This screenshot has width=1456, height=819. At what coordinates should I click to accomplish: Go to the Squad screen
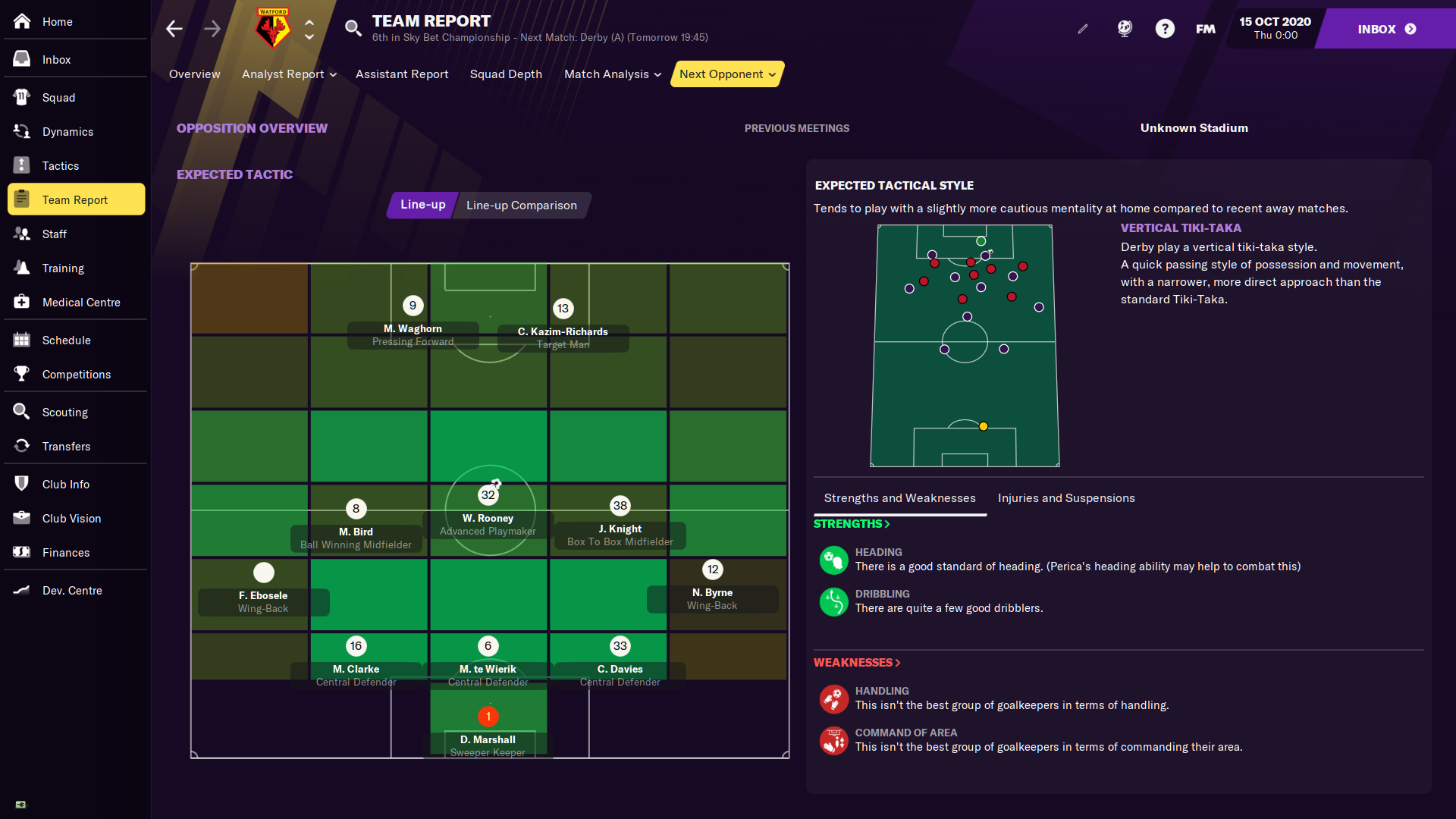tap(58, 98)
